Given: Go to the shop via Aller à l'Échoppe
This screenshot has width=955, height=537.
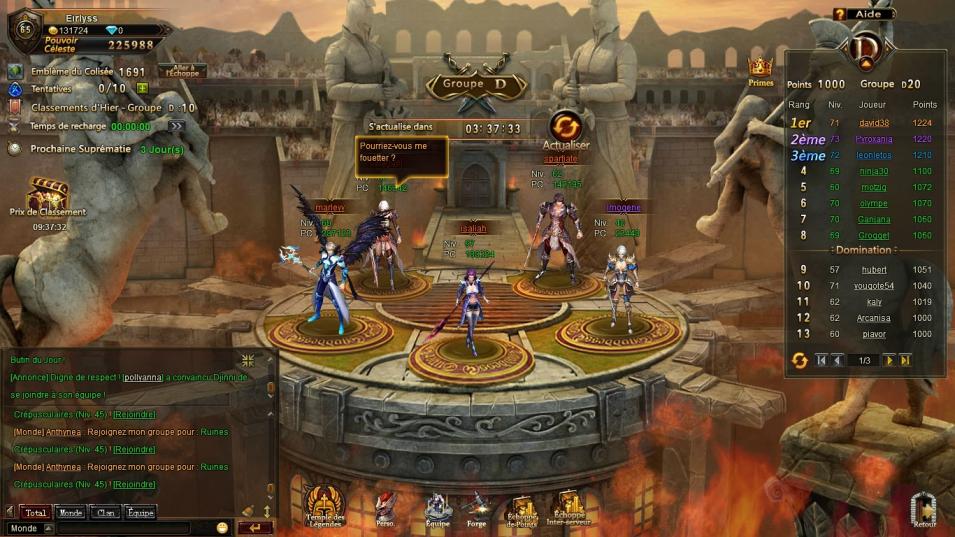Looking at the screenshot, I should pyautogui.click(x=182, y=71).
